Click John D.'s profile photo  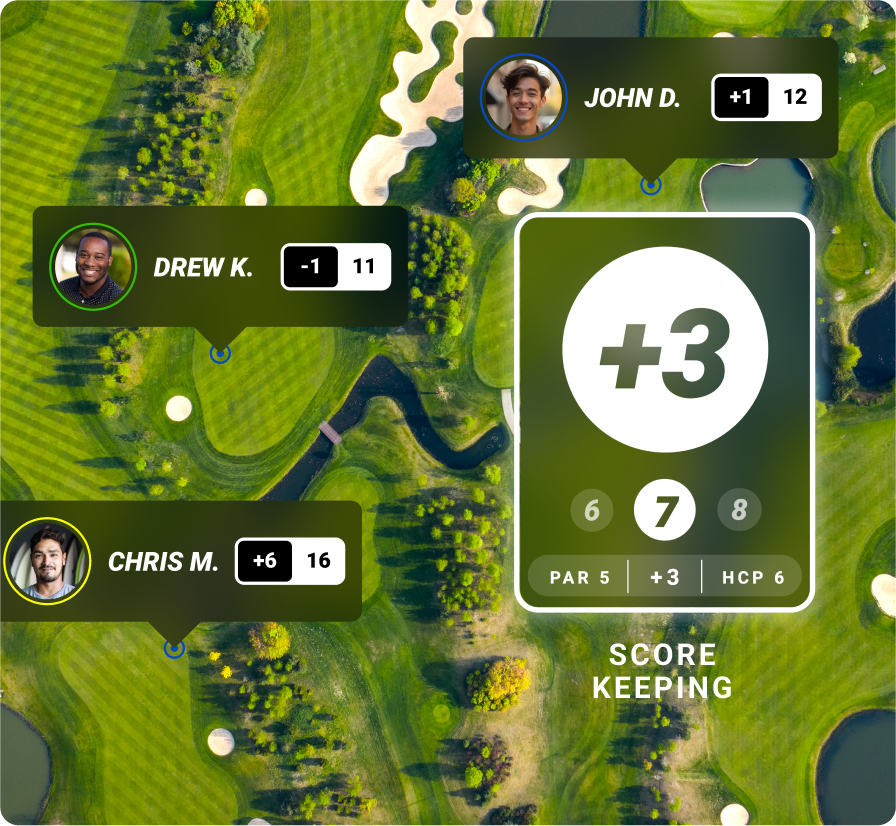coord(524,97)
